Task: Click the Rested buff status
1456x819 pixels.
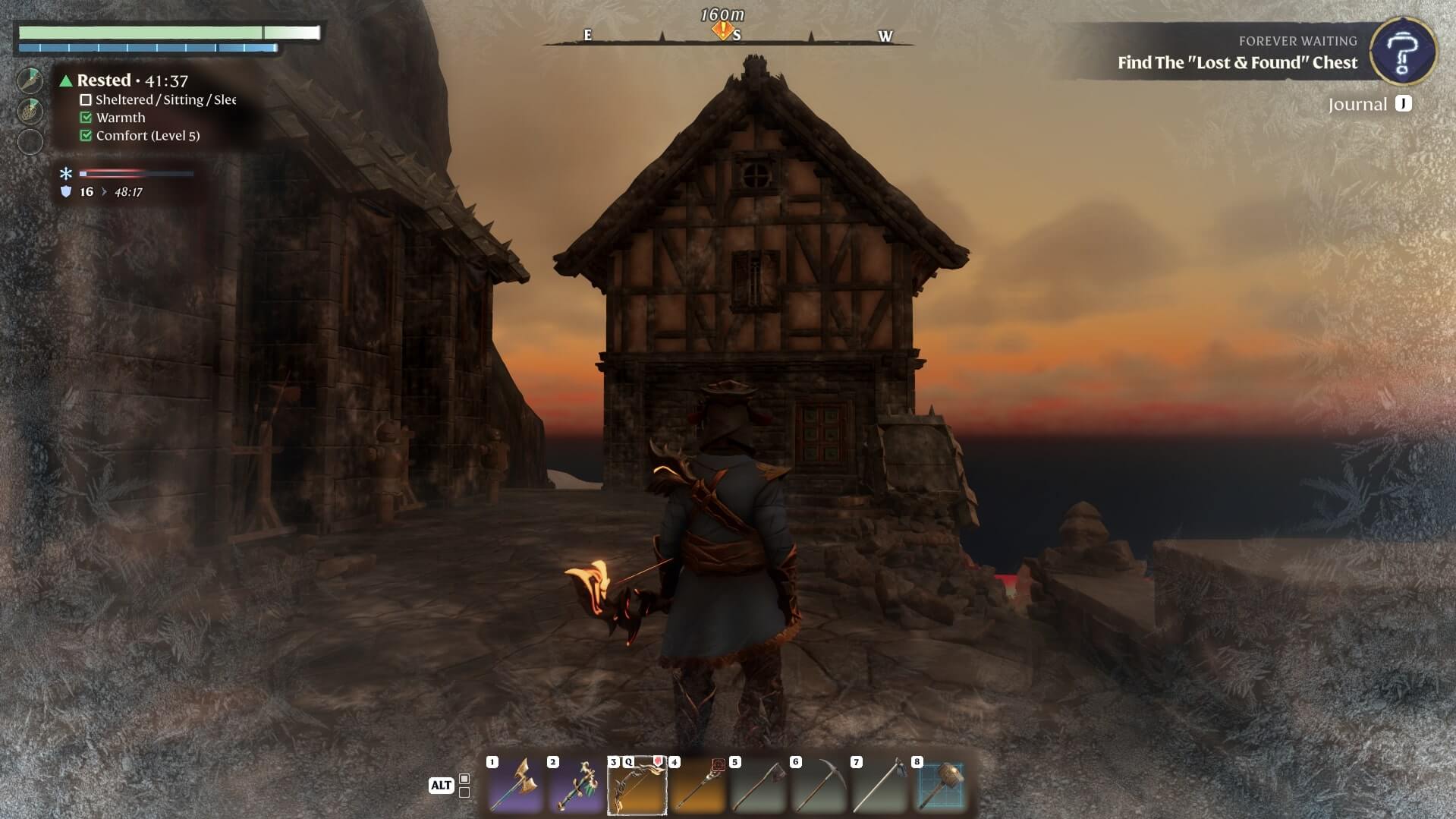Action: [104, 80]
